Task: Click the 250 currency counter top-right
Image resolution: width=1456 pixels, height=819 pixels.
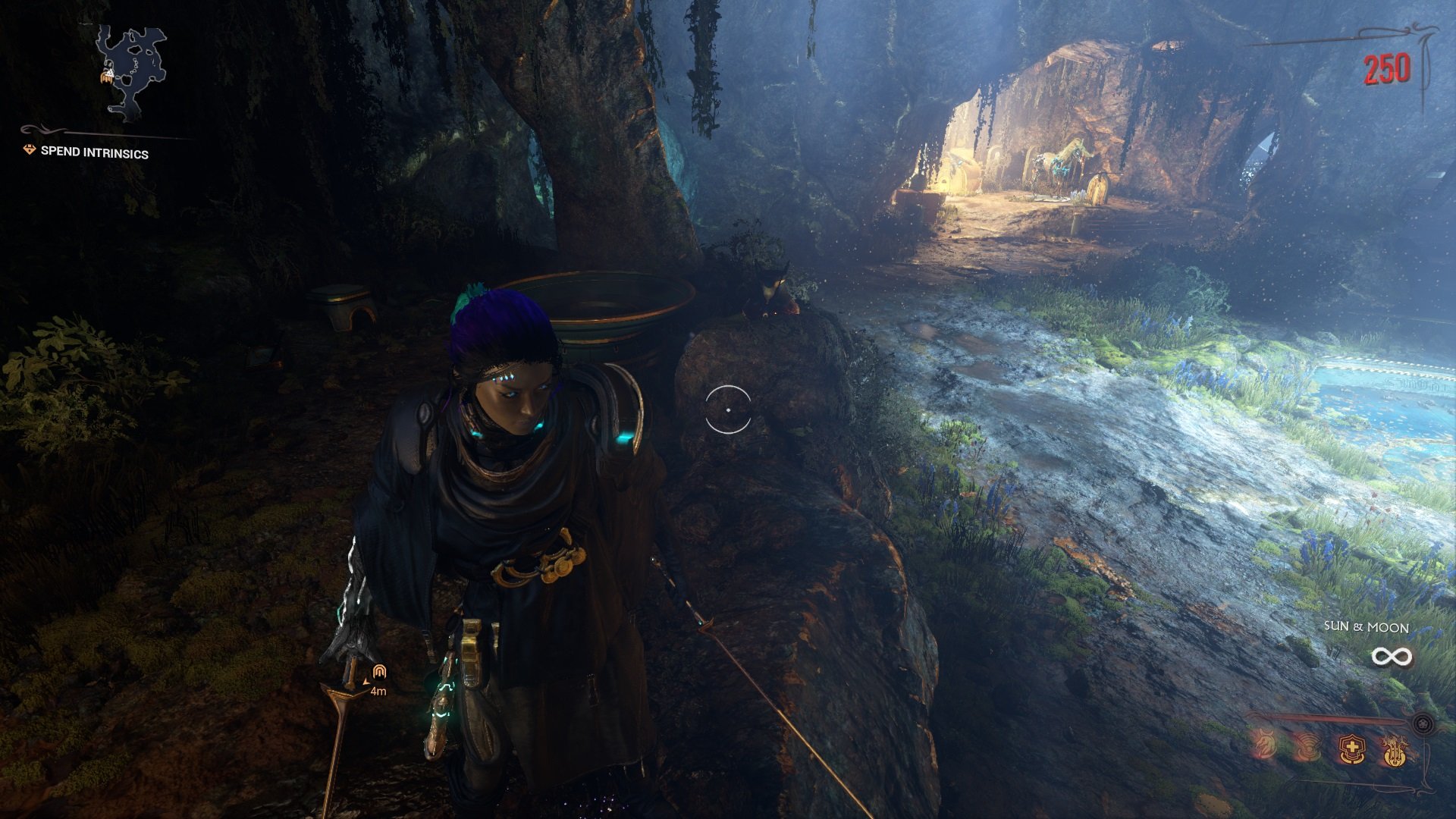Action: pos(1385,69)
